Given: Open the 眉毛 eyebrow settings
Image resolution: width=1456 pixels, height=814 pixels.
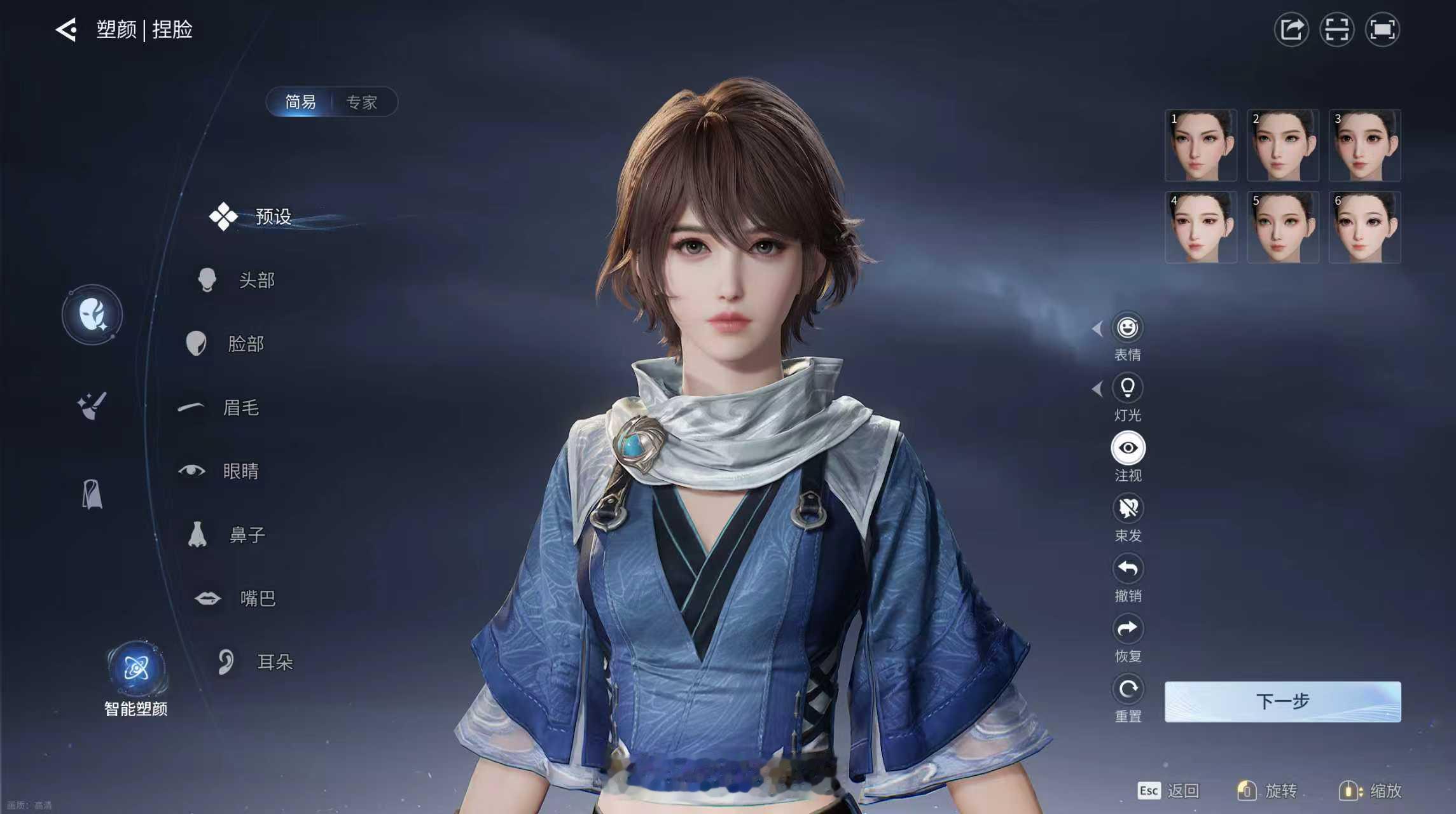Looking at the screenshot, I should click(x=240, y=407).
